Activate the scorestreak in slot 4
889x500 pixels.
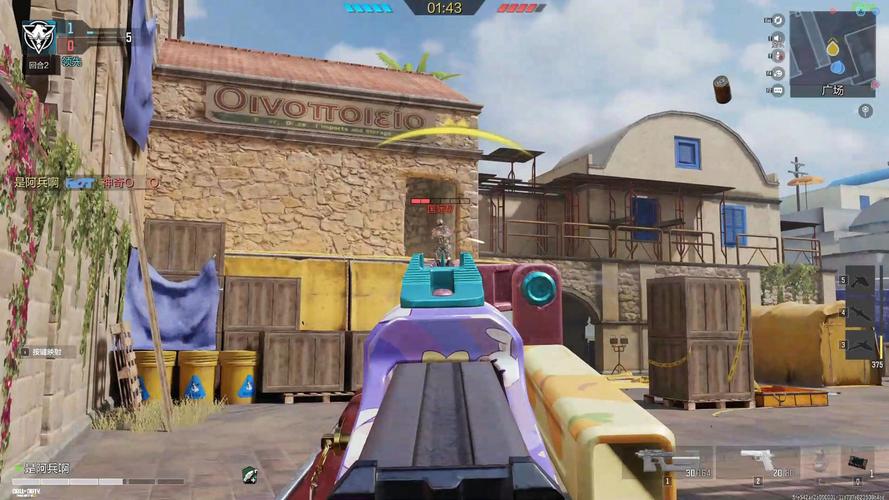pos(861,312)
